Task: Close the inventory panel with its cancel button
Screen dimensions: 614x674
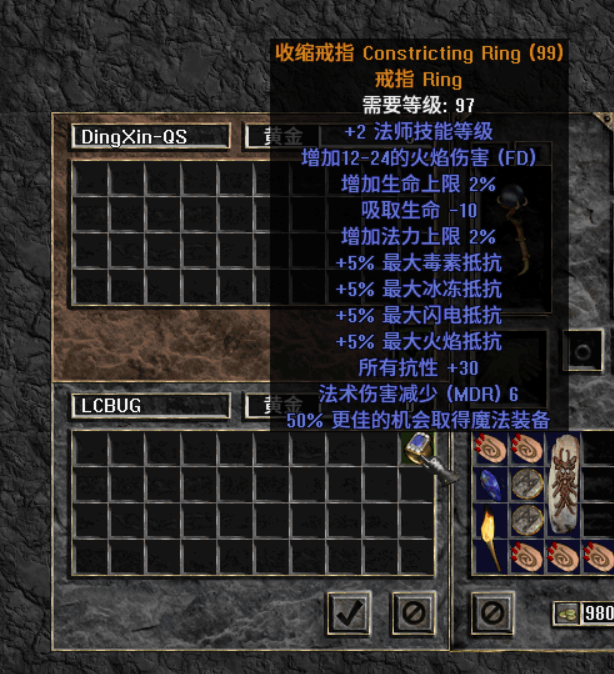Action: point(491,612)
